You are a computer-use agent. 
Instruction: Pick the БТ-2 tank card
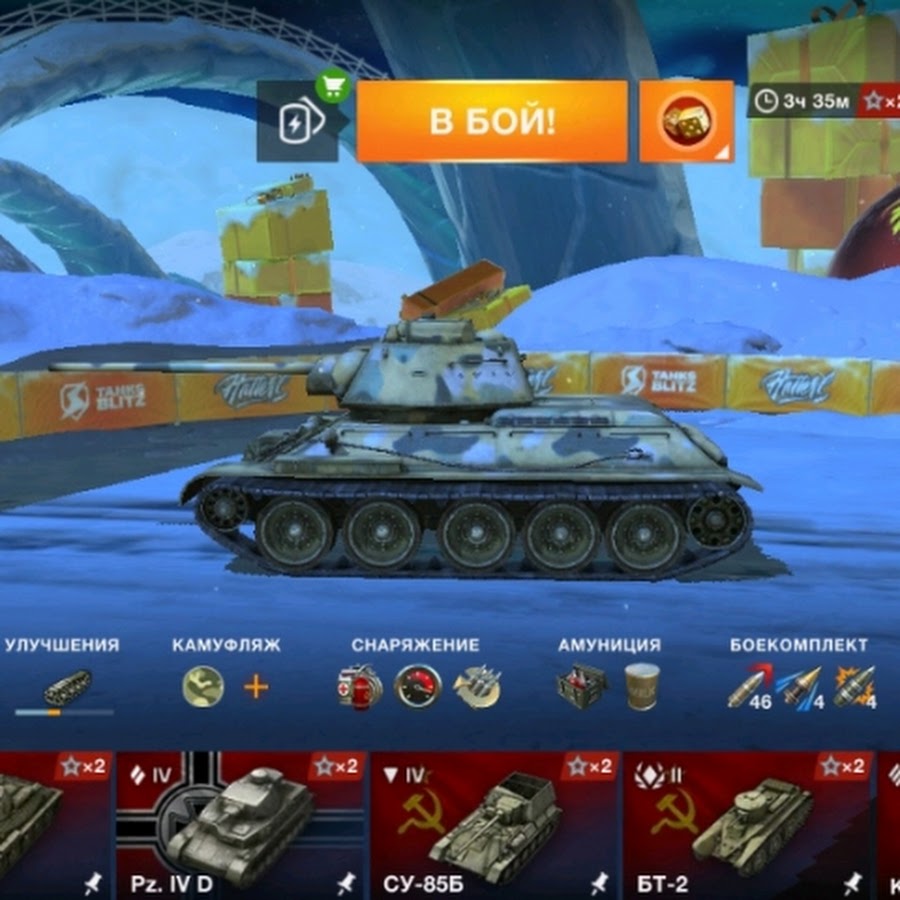tap(747, 824)
